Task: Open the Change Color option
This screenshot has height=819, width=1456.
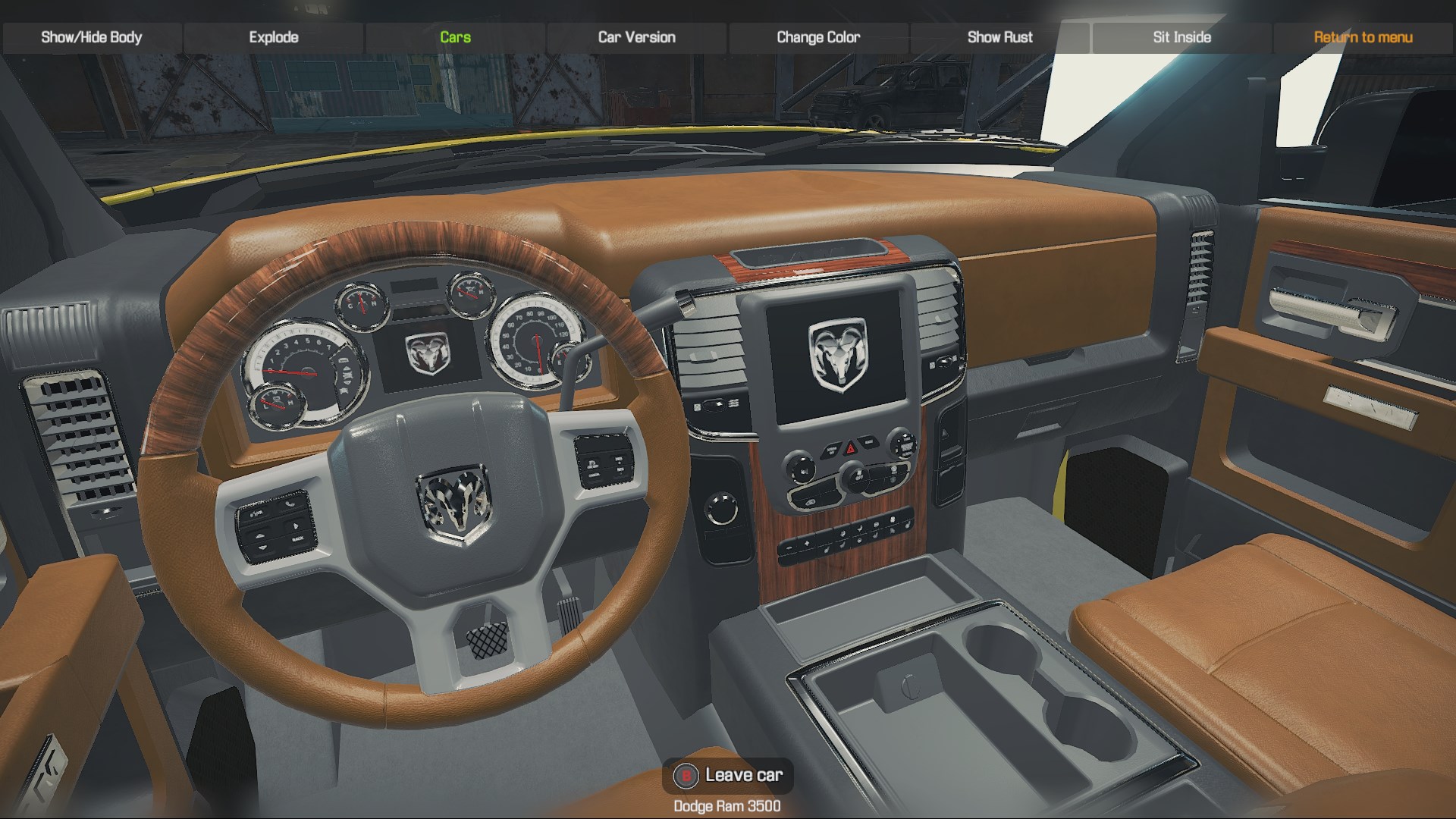Action: click(x=818, y=37)
